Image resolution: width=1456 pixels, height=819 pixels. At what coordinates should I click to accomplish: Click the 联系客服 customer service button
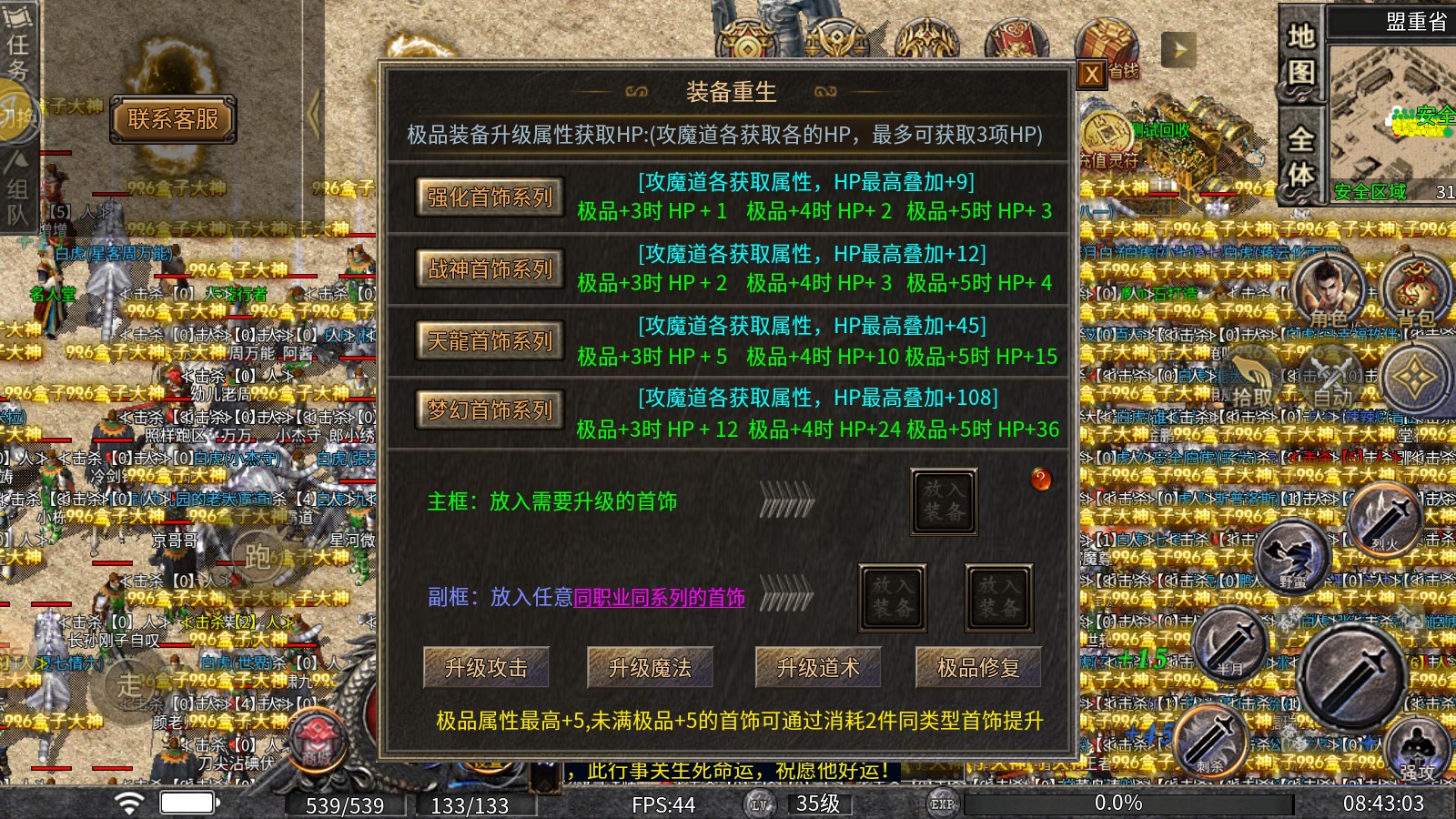pos(172,119)
